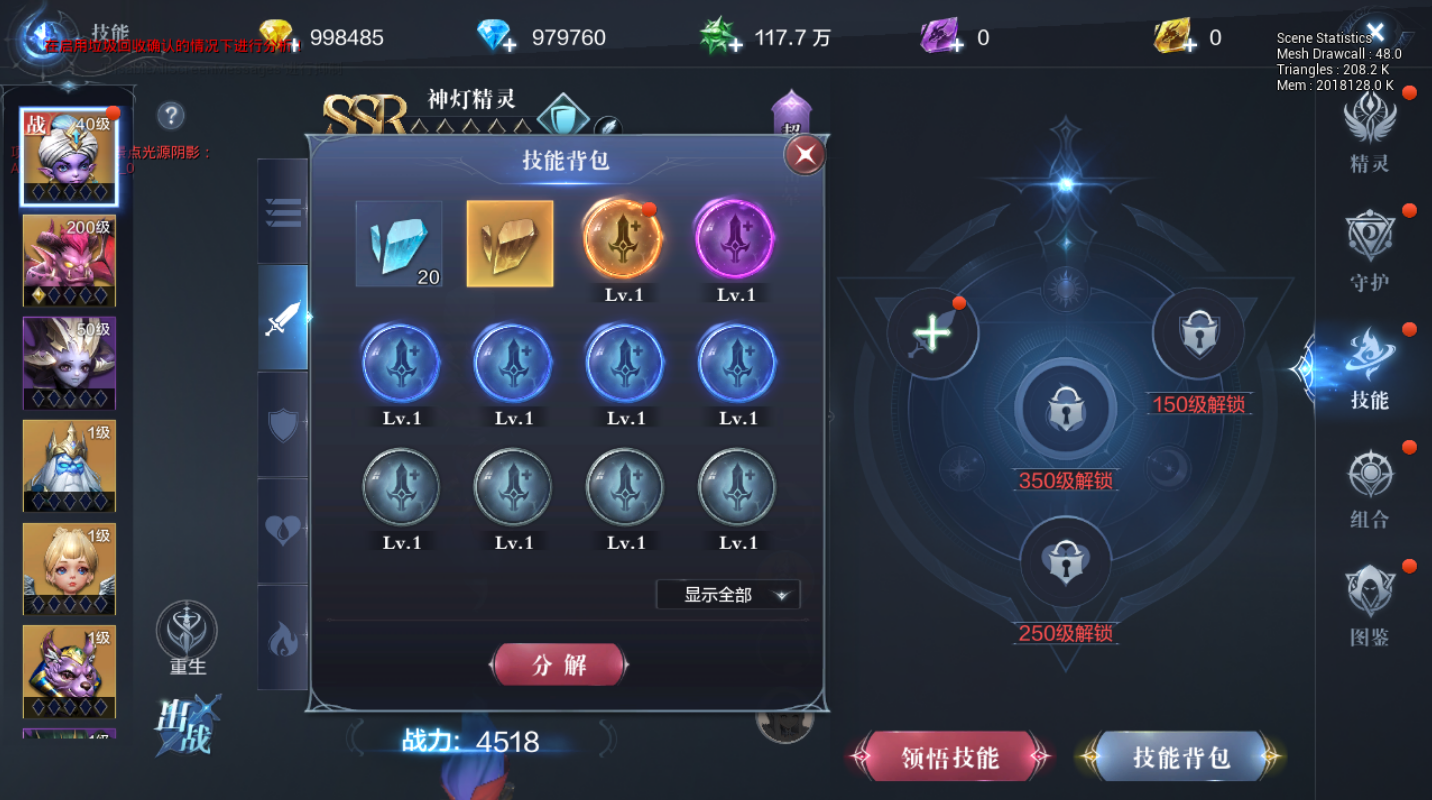The width and height of the screenshot is (1432, 800).
Task: Click the 领悟技能 button
Action: (948, 758)
